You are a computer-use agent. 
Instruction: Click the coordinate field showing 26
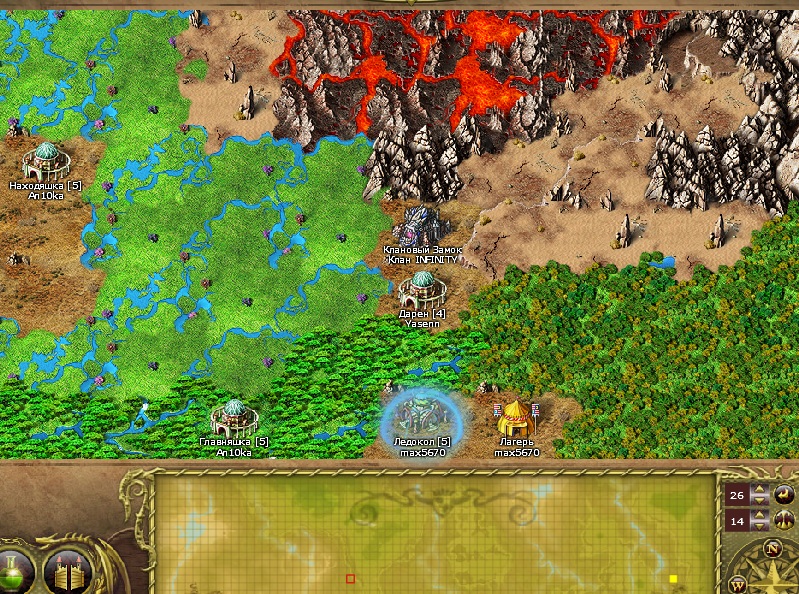tap(737, 495)
